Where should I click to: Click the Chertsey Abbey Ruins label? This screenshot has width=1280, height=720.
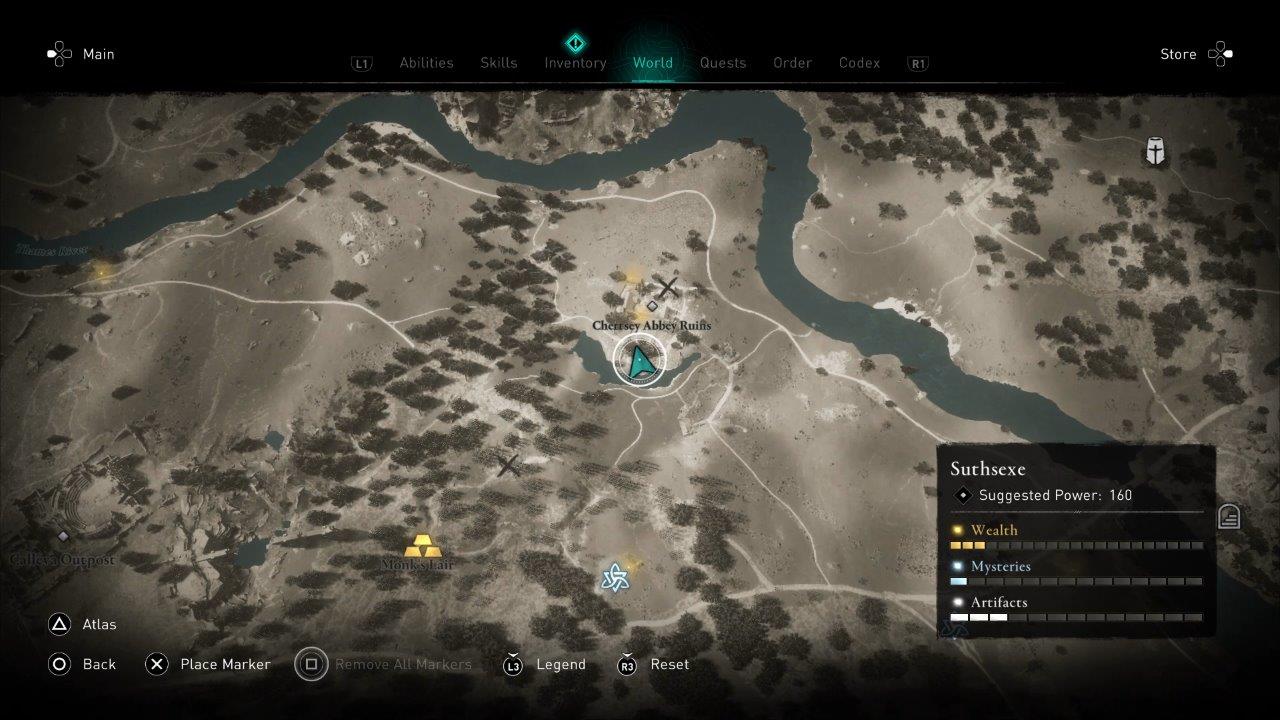pyautogui.click(x=655, y=325)
